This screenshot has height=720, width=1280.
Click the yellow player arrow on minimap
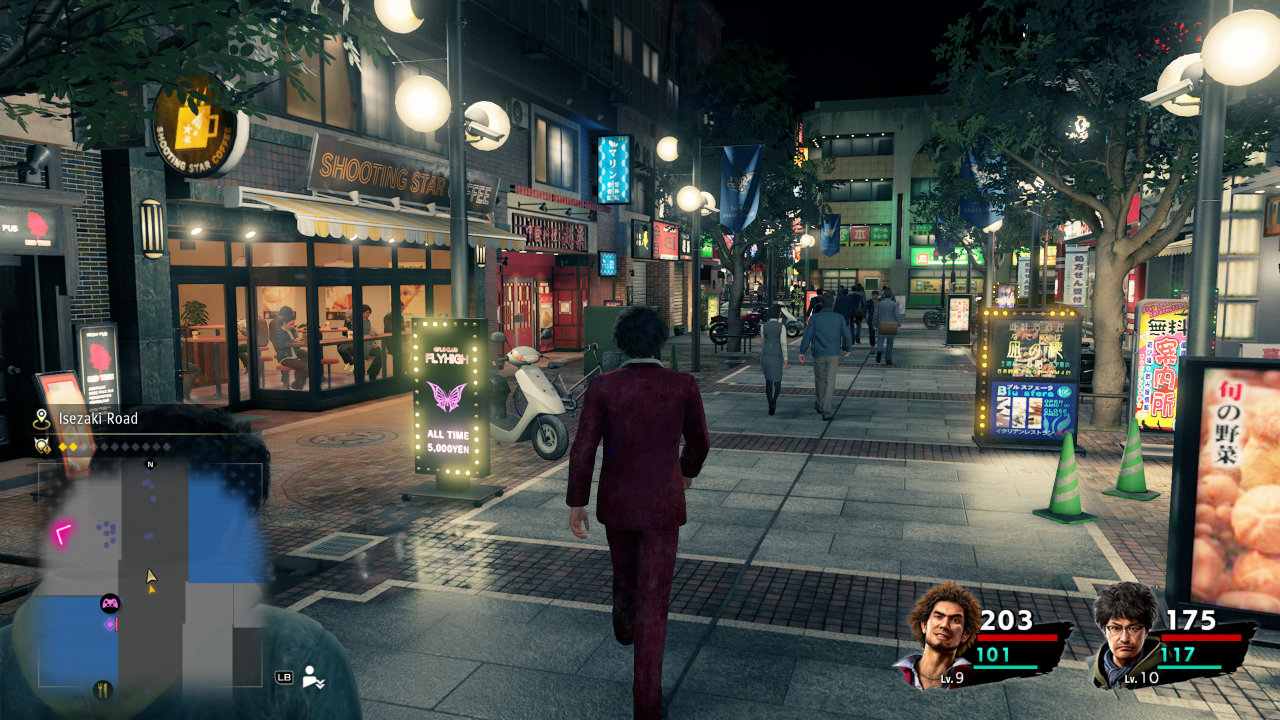point(151,577)
